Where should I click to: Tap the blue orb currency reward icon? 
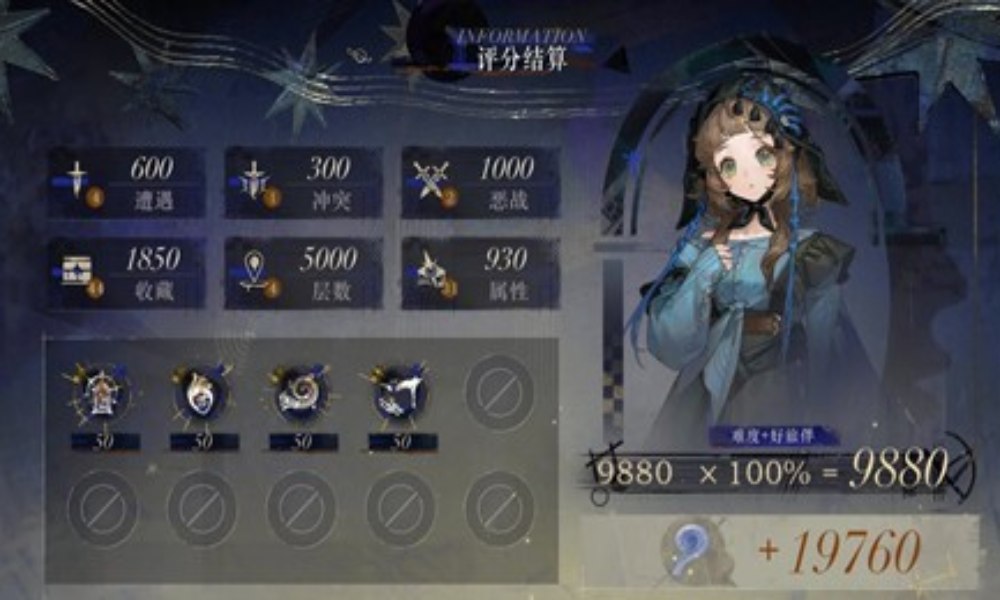[x=692, y=551]
